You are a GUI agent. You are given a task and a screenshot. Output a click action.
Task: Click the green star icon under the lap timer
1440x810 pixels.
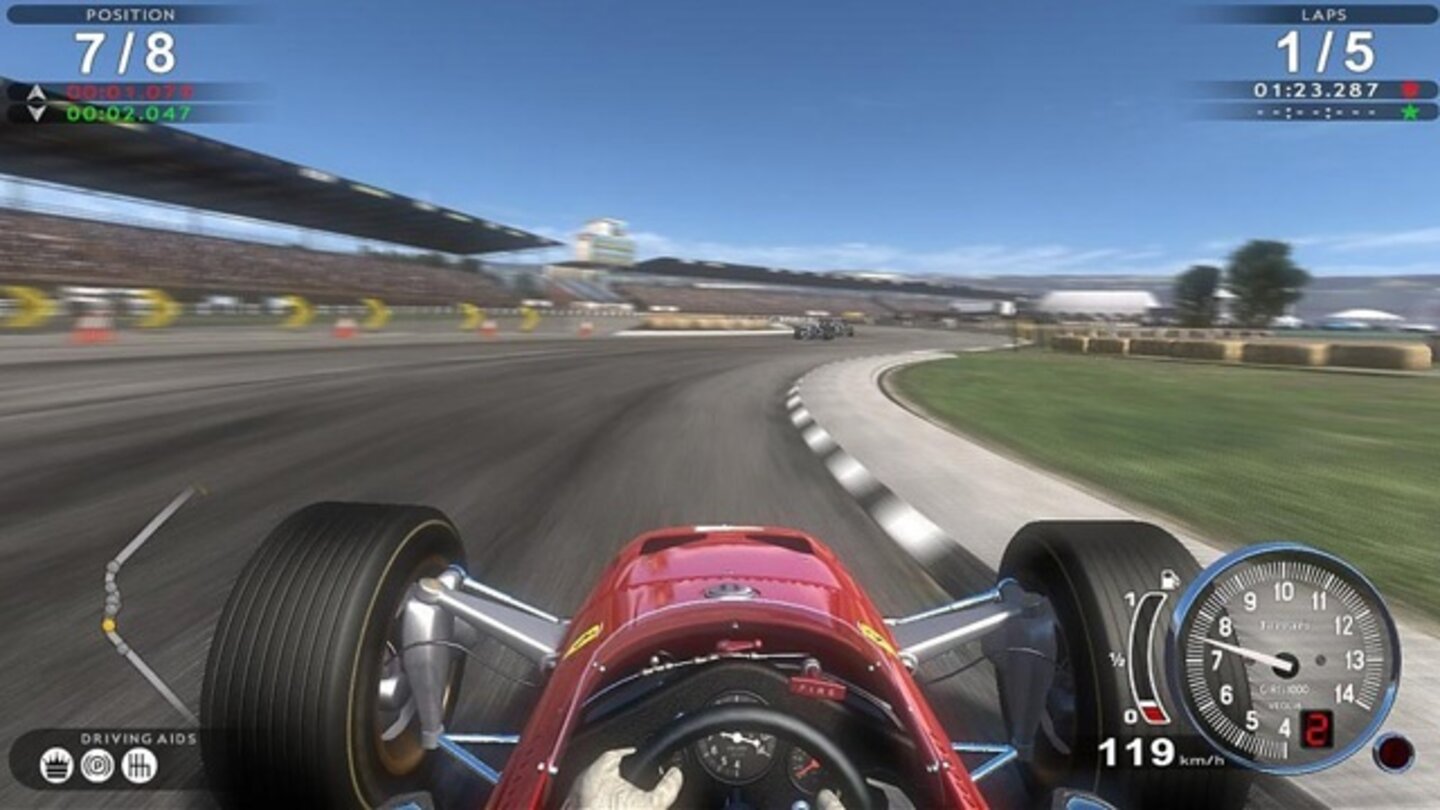(1412, 112)
